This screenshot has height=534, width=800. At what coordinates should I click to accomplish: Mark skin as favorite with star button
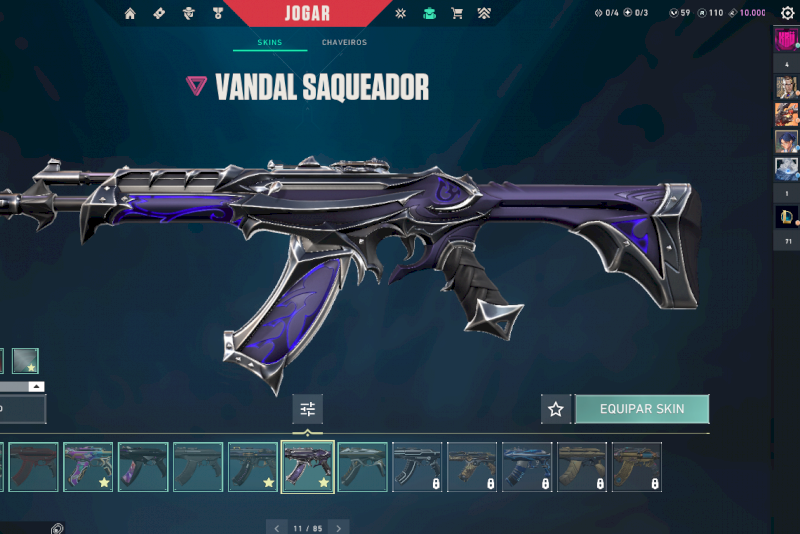[x=556, y=409]
